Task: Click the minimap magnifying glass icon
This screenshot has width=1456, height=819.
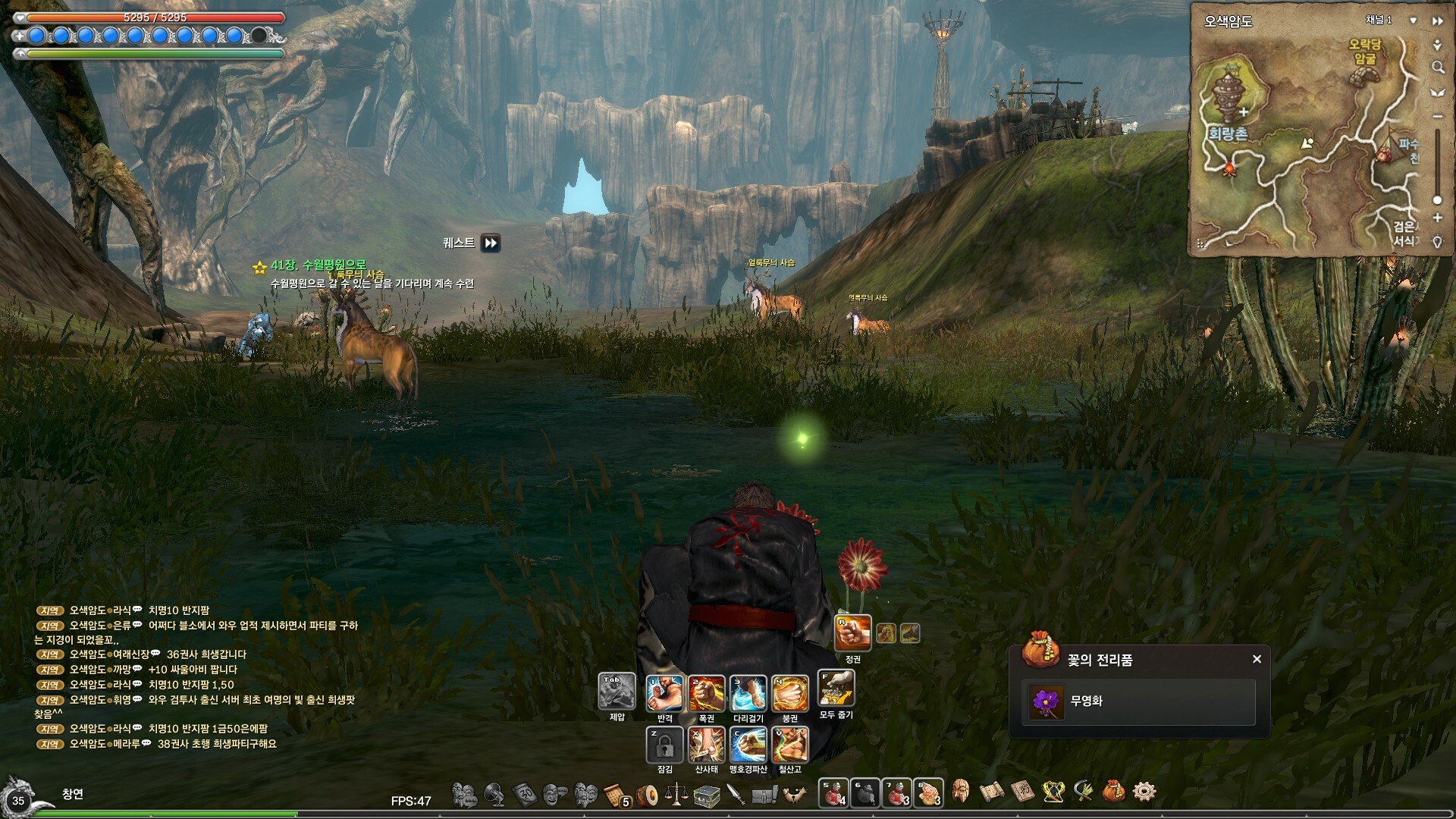Action: tap(1437, 68)
